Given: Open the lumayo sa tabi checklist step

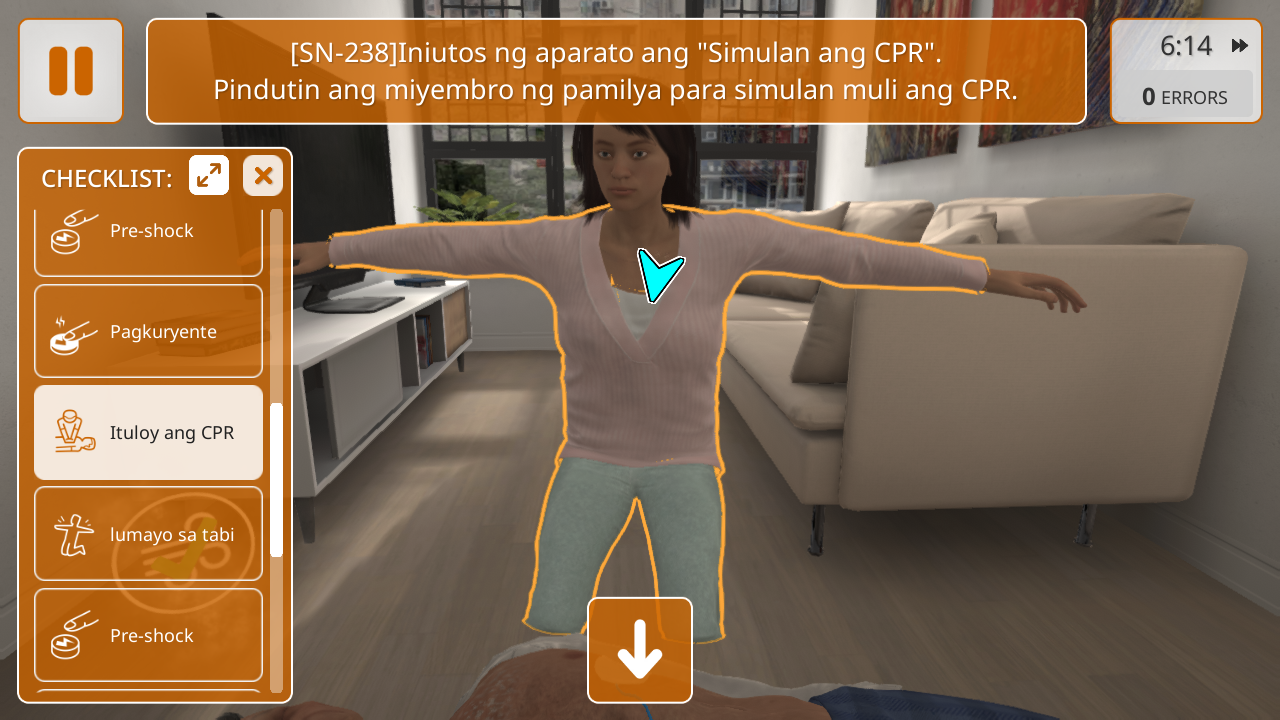Looking at the screenshot, I should 148,534.
